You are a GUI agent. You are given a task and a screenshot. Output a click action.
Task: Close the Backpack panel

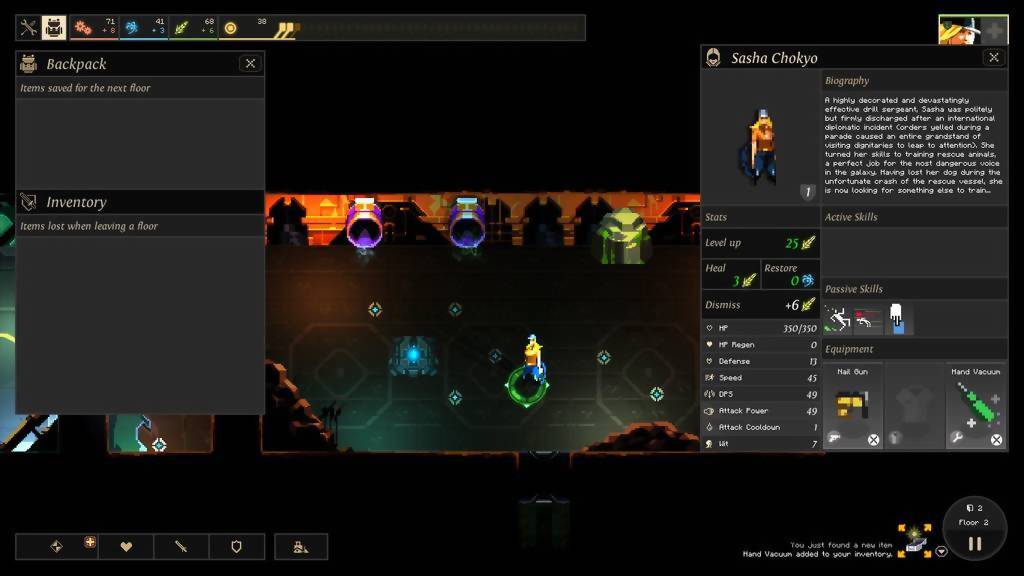pyautogui.click(x=250, y=64)
